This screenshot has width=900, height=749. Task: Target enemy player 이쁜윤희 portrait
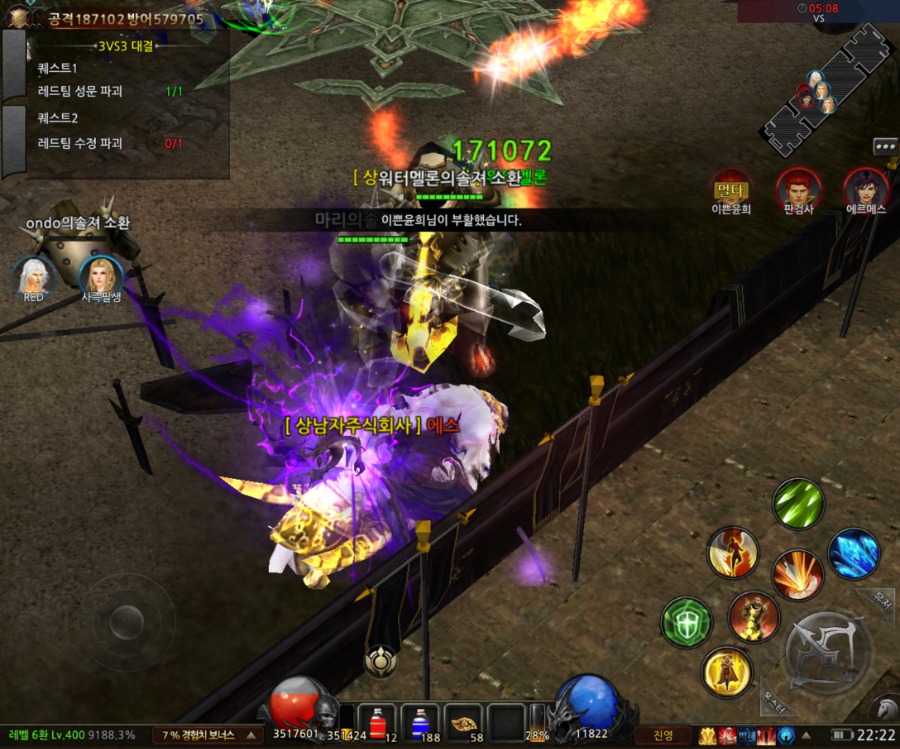coord(731,188)
